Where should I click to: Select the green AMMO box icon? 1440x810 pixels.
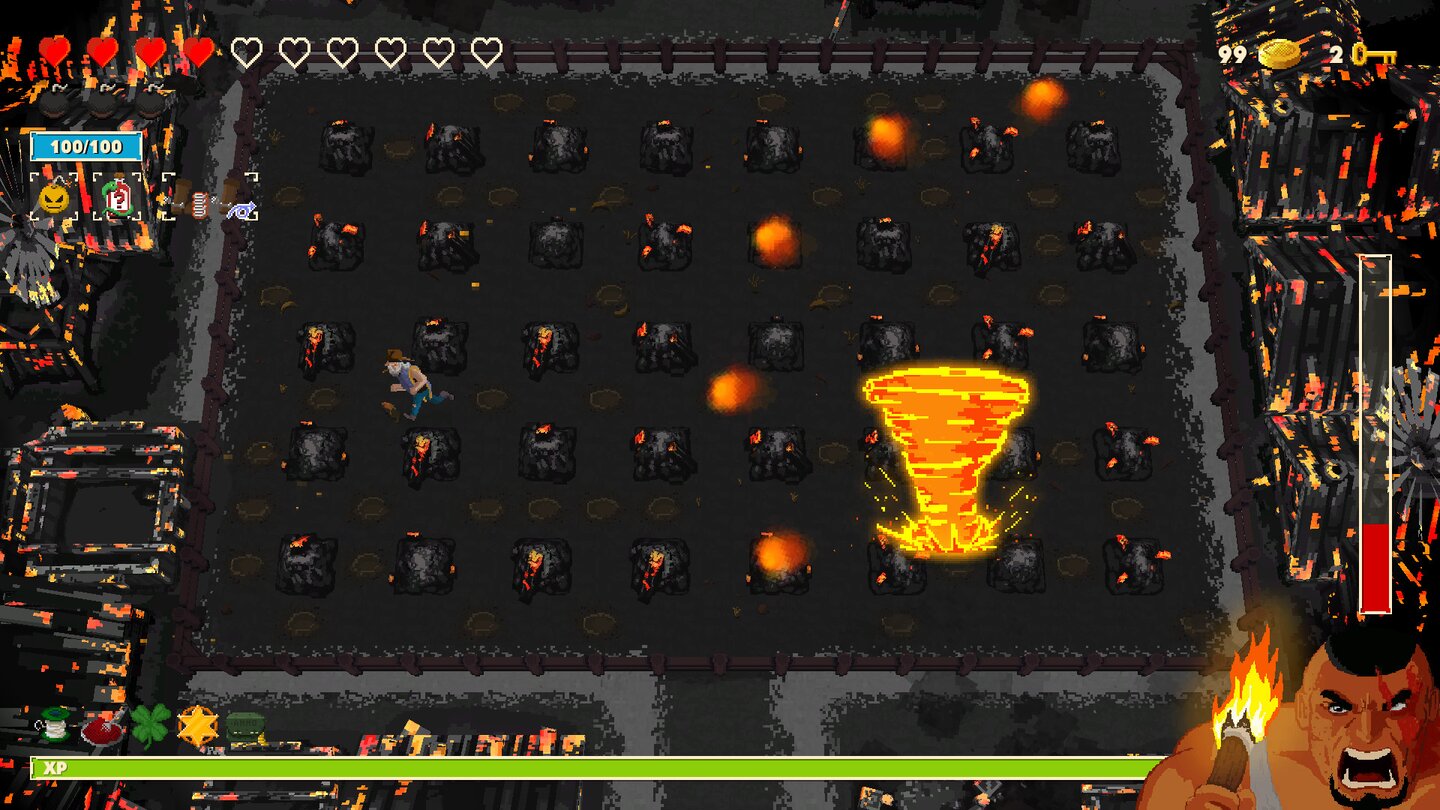[245, 725]
